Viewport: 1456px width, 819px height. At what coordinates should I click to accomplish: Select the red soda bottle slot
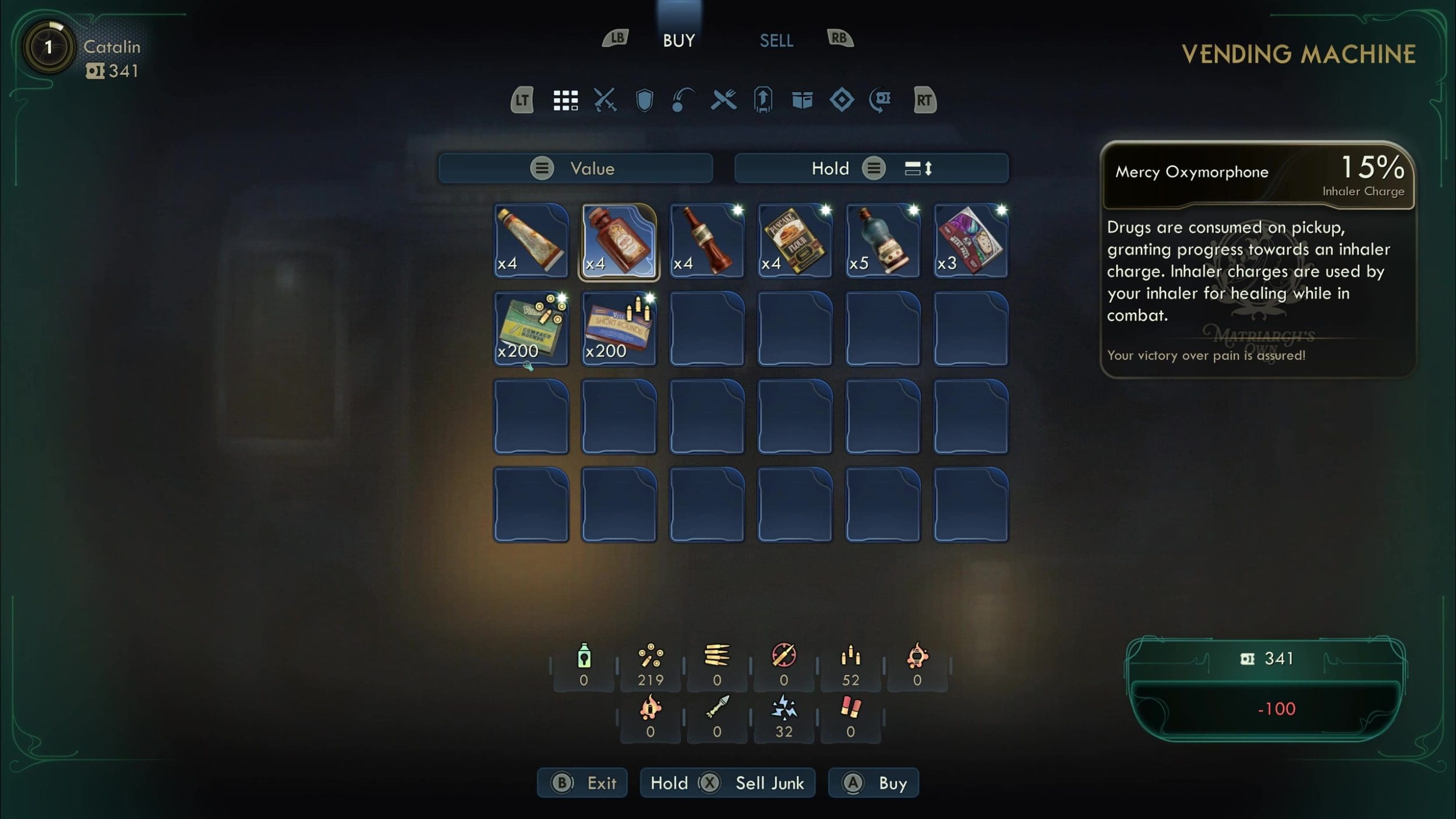coord(706,241)
